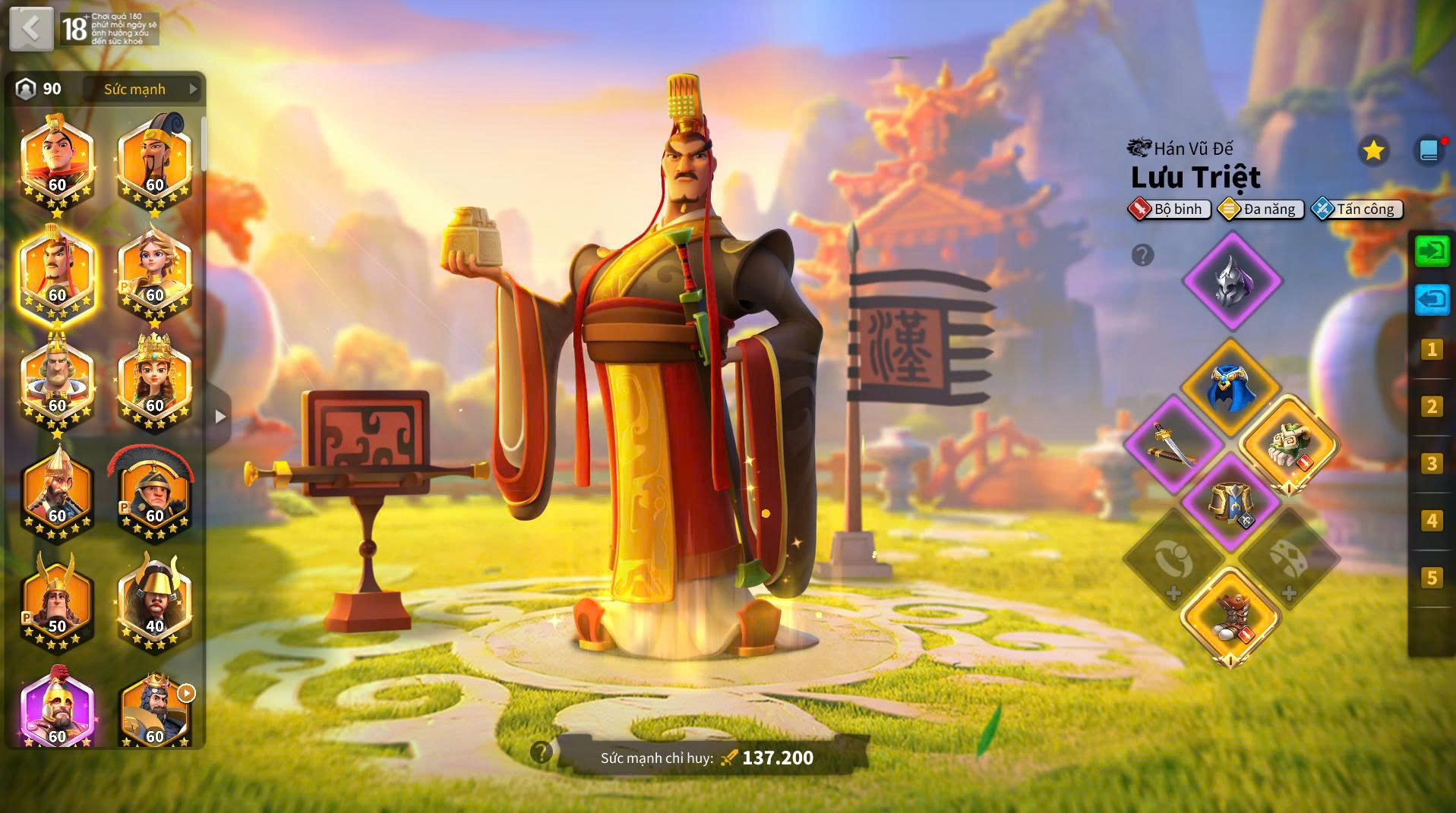1456x813 pixels.
Task: Switch to equipment preset 3
Action: (1432, 463)
